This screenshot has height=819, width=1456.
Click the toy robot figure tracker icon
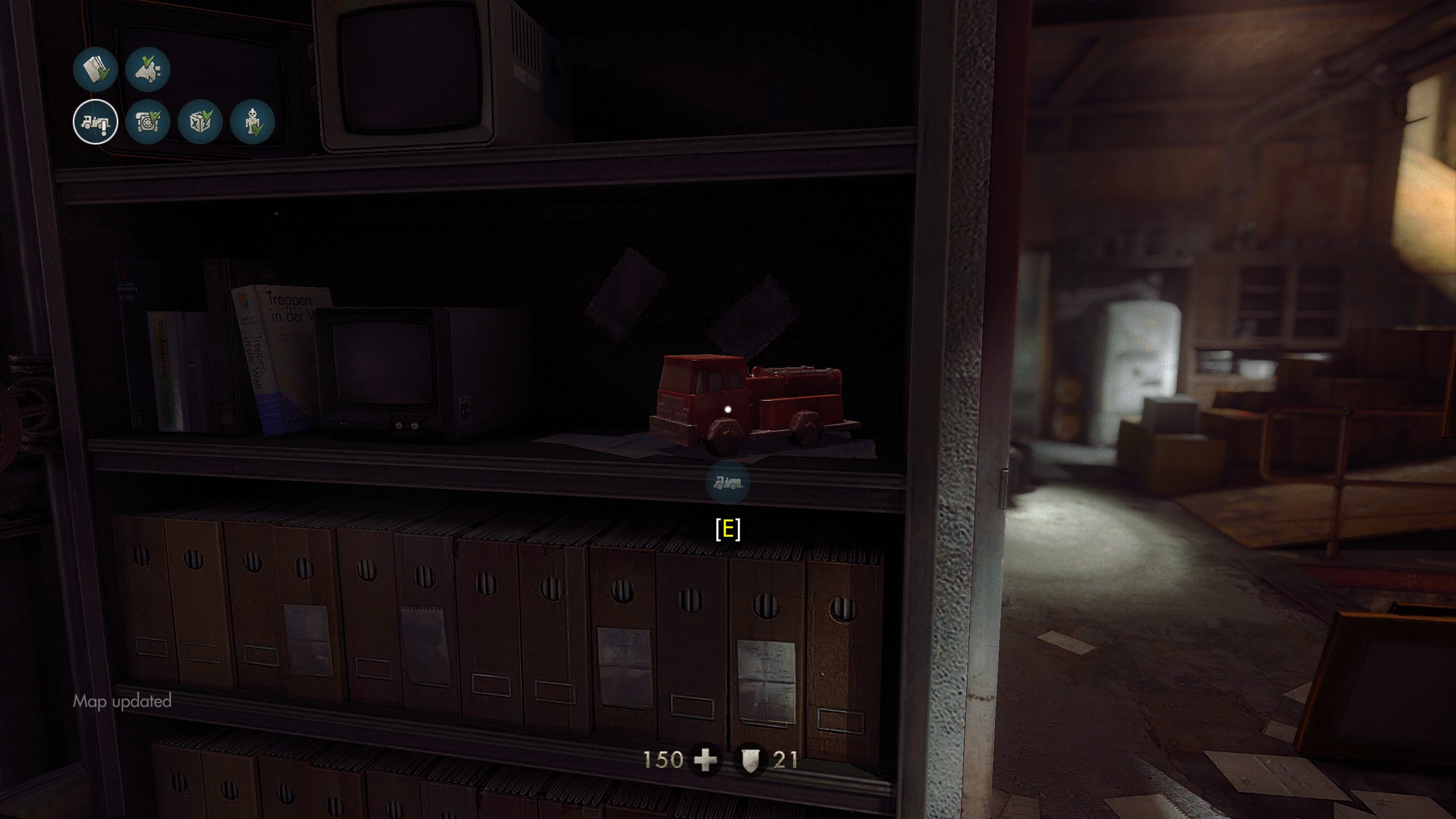pyautogui.click(x=253, y=122)
